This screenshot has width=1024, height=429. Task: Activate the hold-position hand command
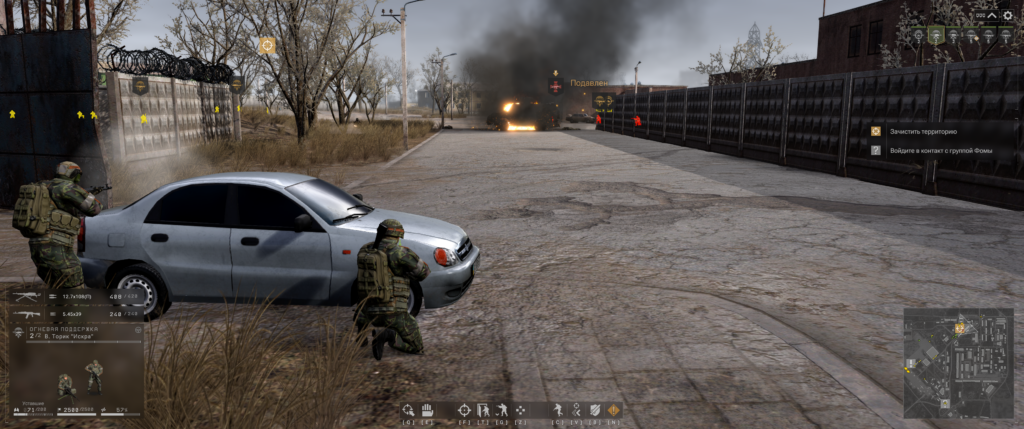coord(426,410)
